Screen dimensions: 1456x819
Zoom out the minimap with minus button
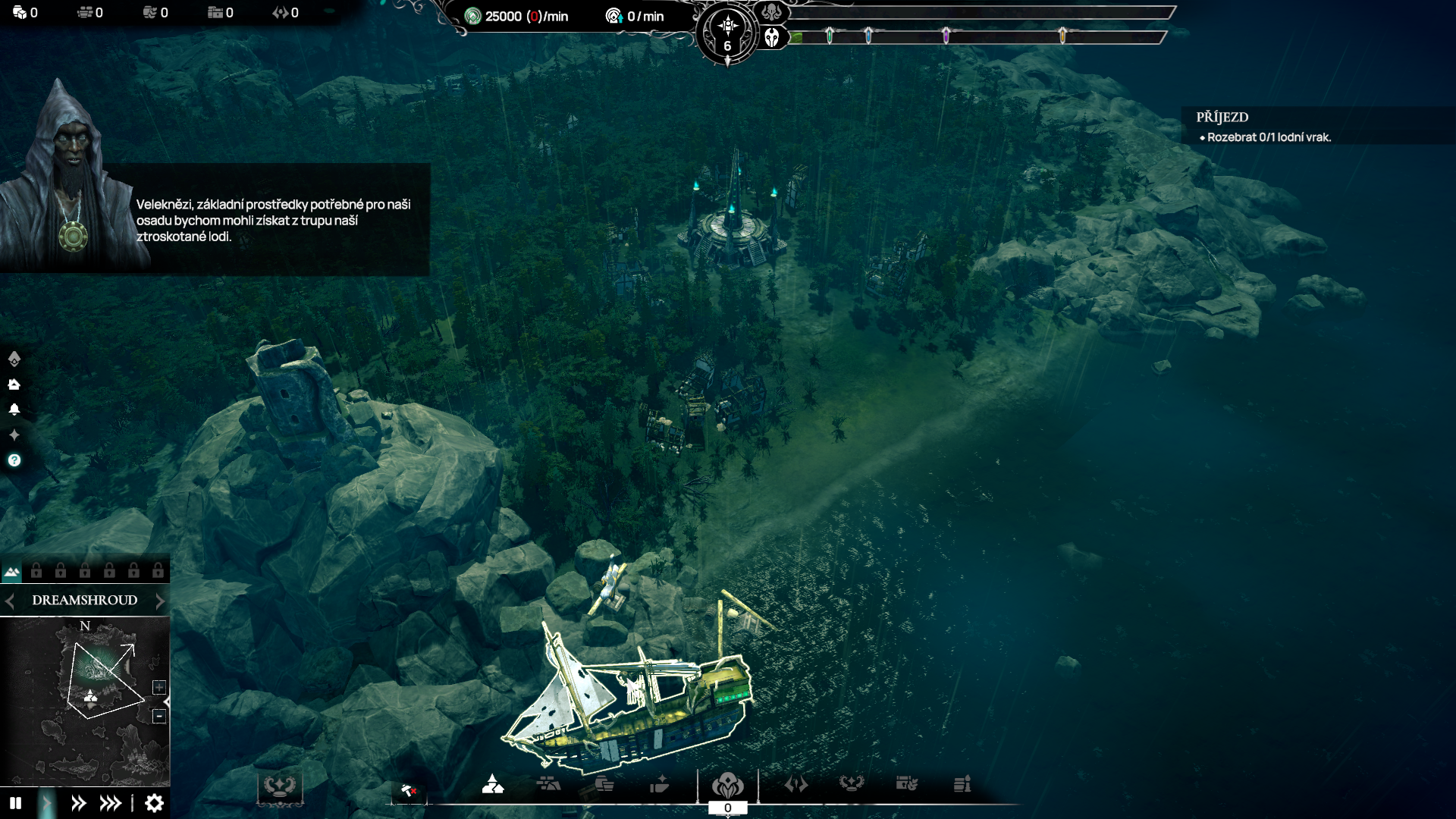[159, 716]
